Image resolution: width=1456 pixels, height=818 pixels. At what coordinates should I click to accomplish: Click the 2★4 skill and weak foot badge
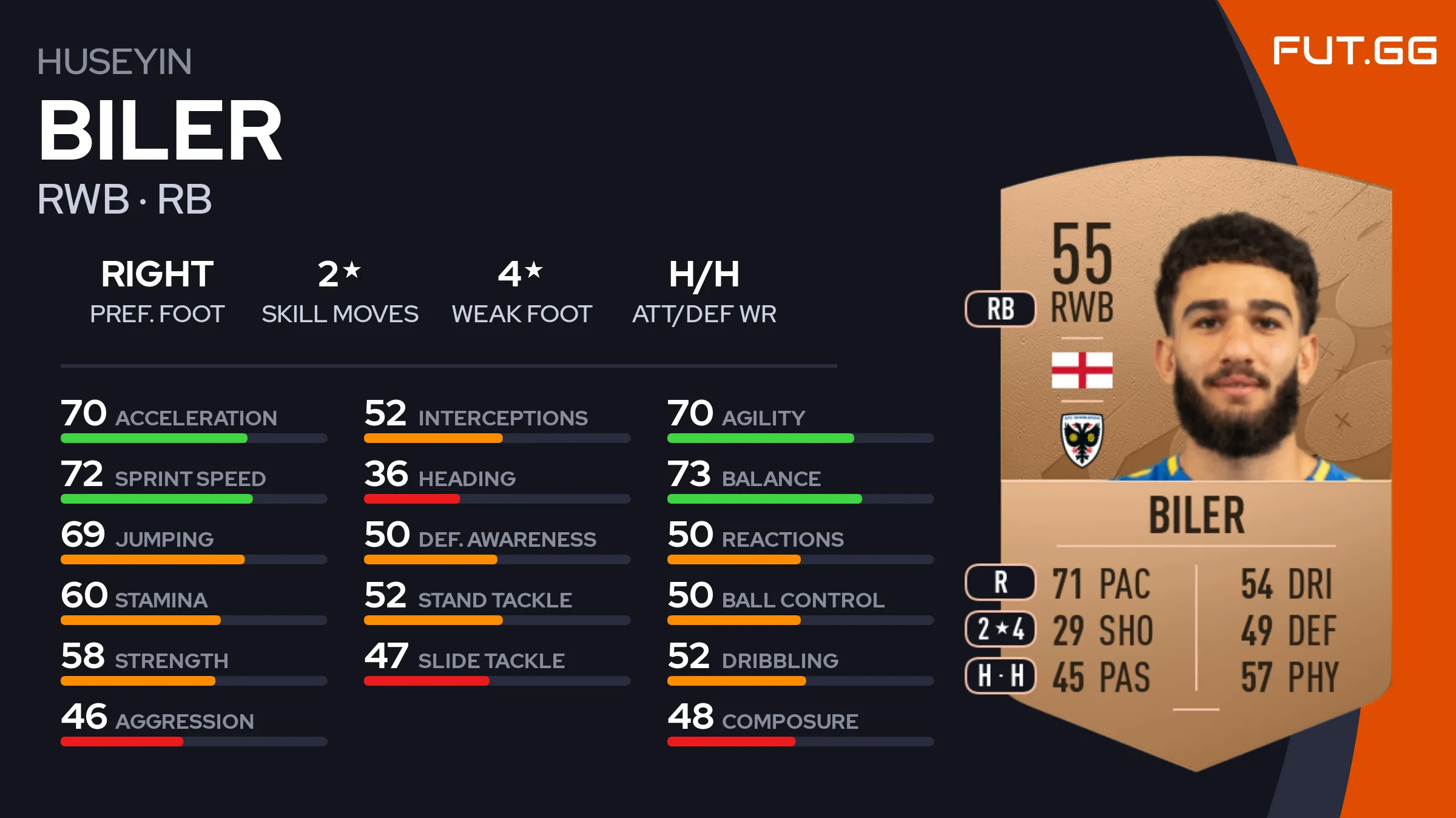[1000, 629]
